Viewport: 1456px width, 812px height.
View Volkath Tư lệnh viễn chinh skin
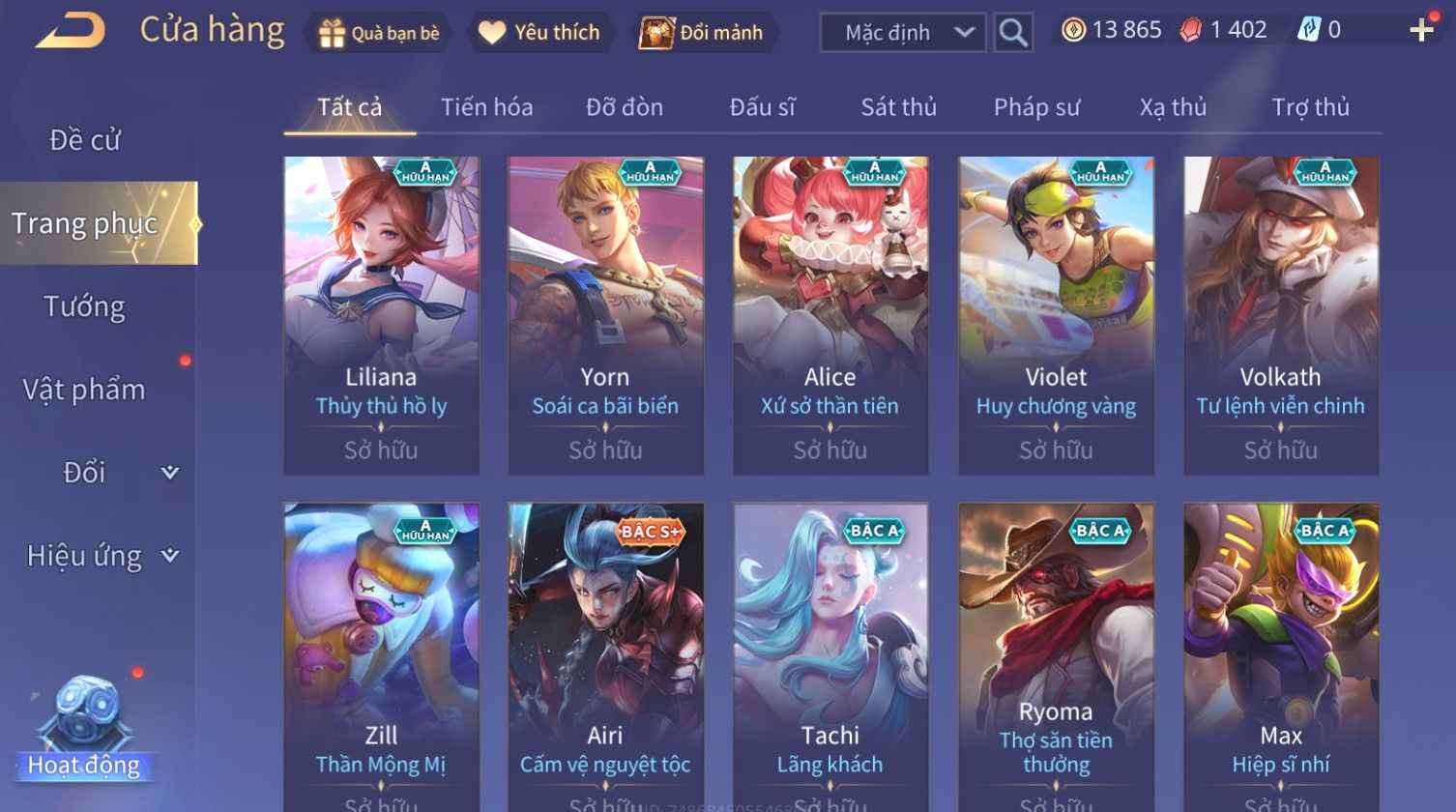[x=1280, y=315]
